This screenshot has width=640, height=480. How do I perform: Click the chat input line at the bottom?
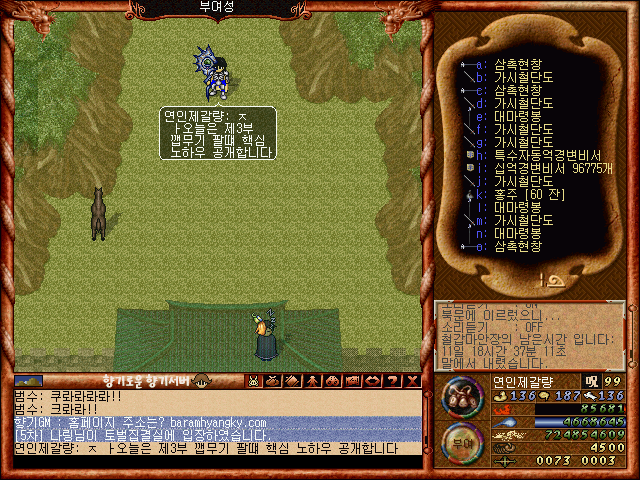click(215, 449)
